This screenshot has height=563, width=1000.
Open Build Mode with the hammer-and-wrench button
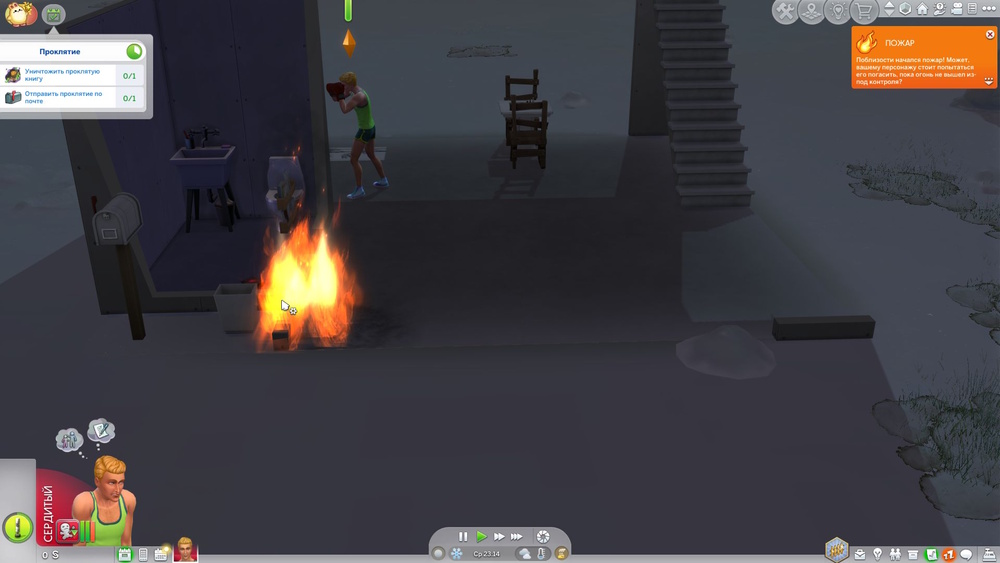click(785, 11)
